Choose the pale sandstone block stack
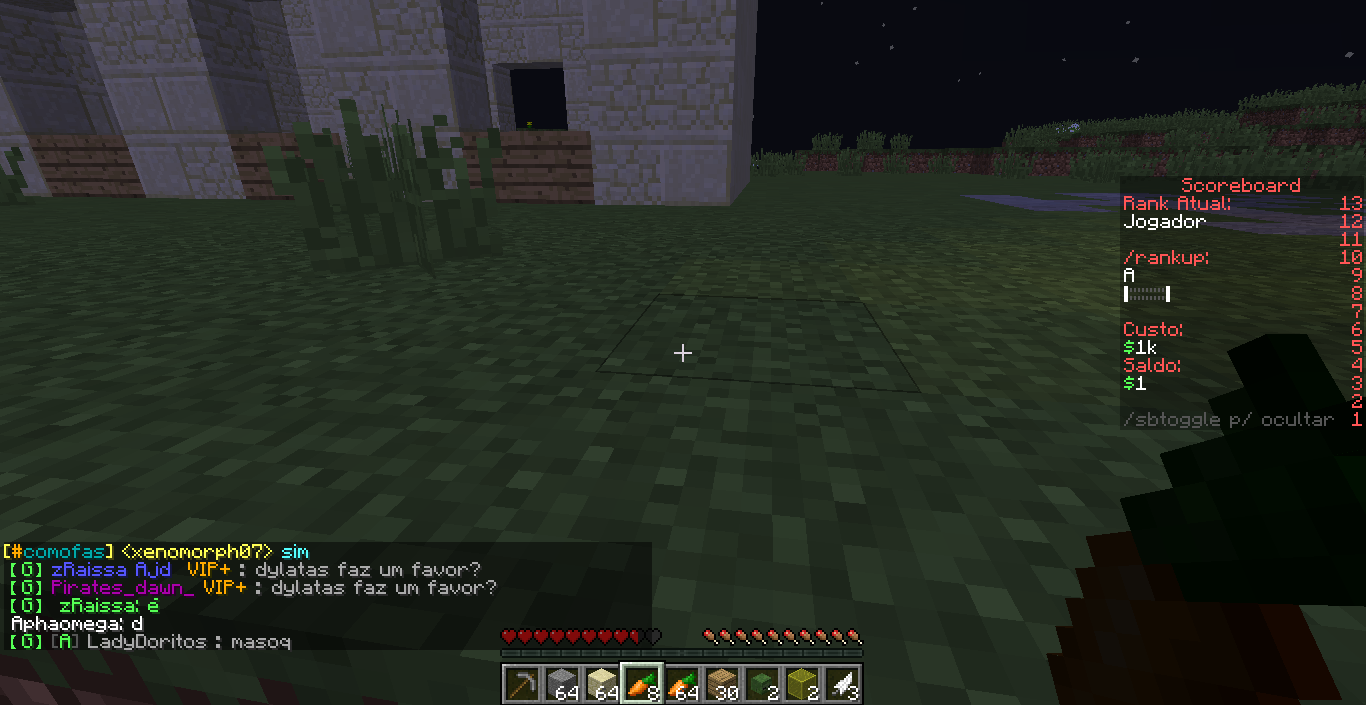This screenshot has height=705, width=1366. (601, 685)
